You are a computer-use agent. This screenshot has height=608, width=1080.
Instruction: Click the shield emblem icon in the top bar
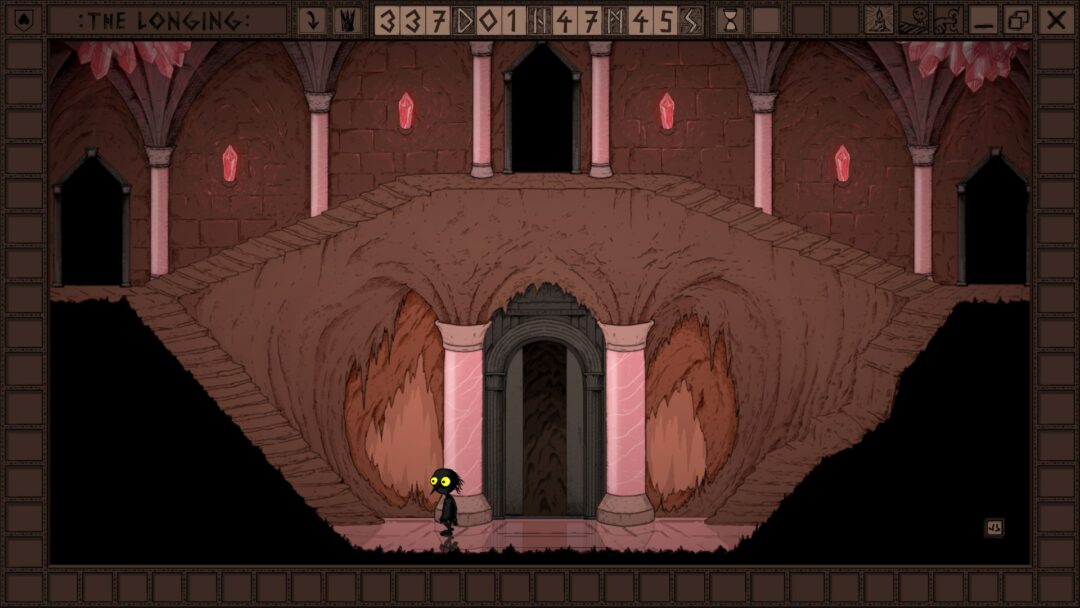25,20
